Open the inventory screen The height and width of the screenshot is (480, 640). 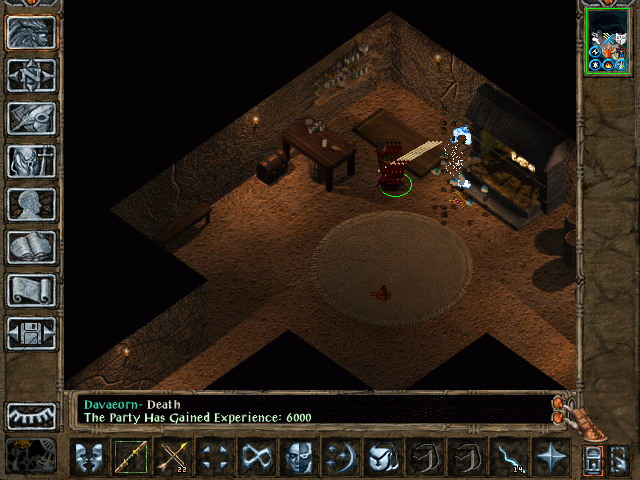click(32, 161)
